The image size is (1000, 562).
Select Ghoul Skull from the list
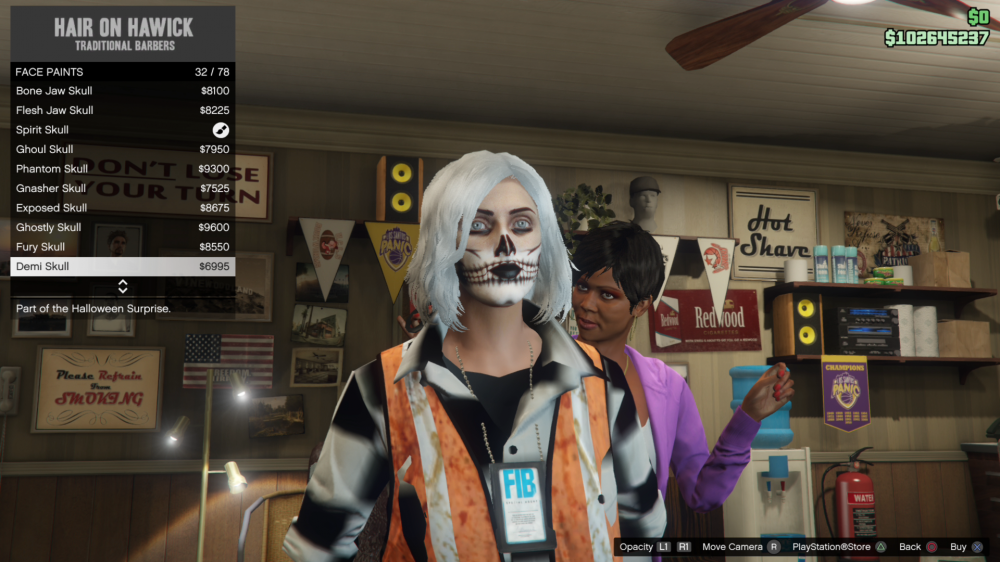(x=122, y=149)
